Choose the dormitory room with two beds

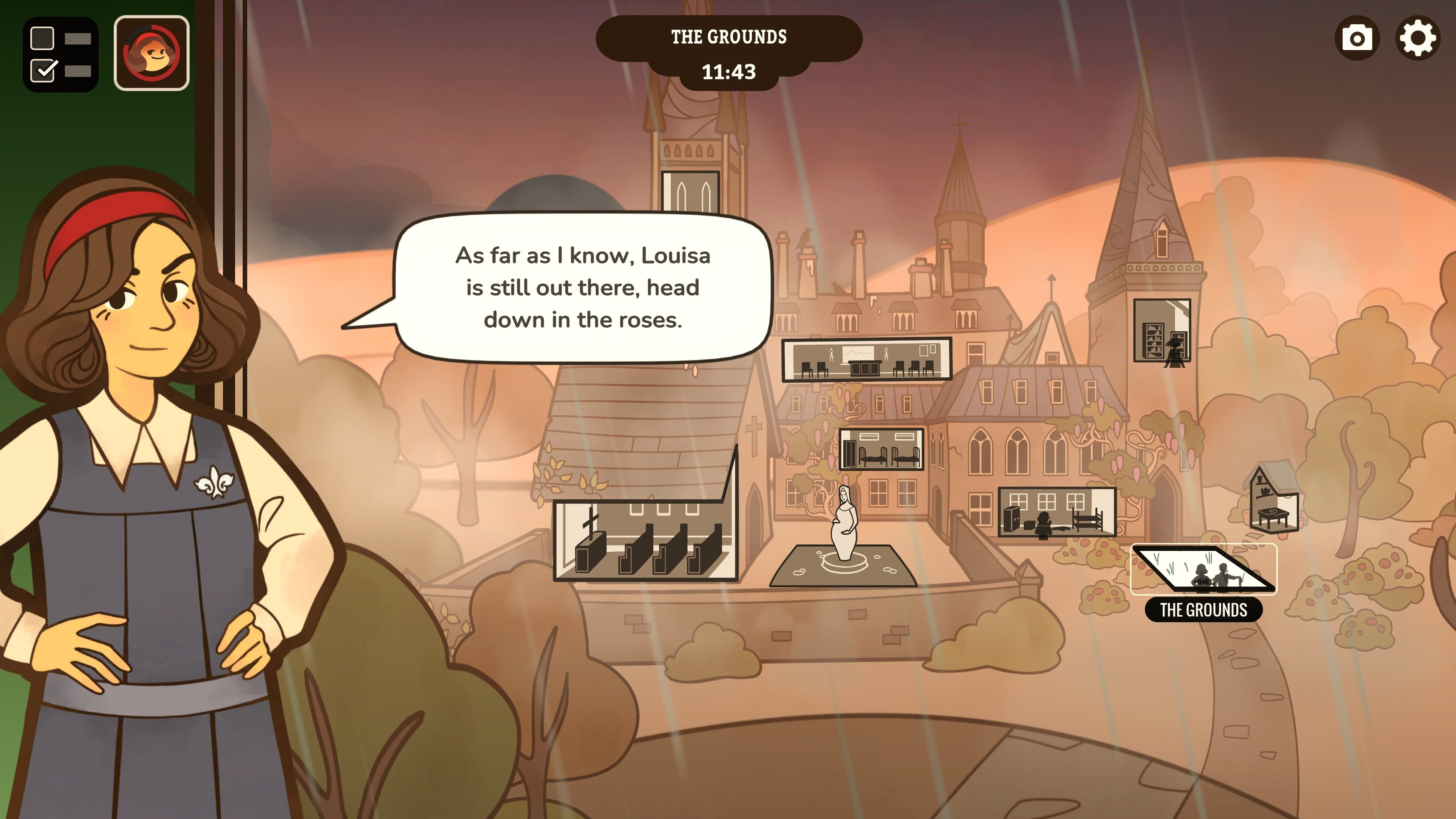881,449
